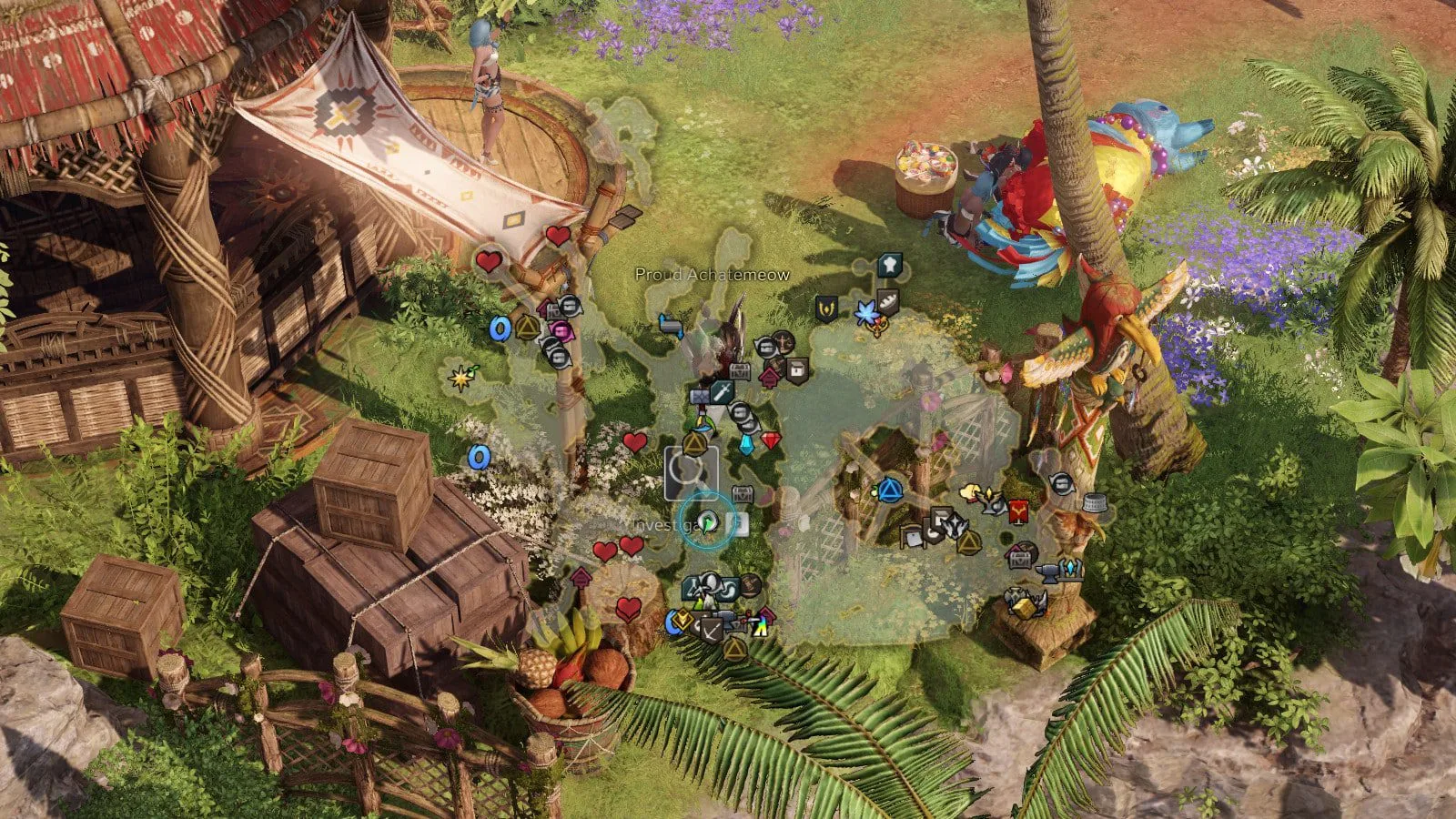The width and height of the screenshot is (1456, 819).
Task: Select the red banner map icon
Action: pos(1018,512)
